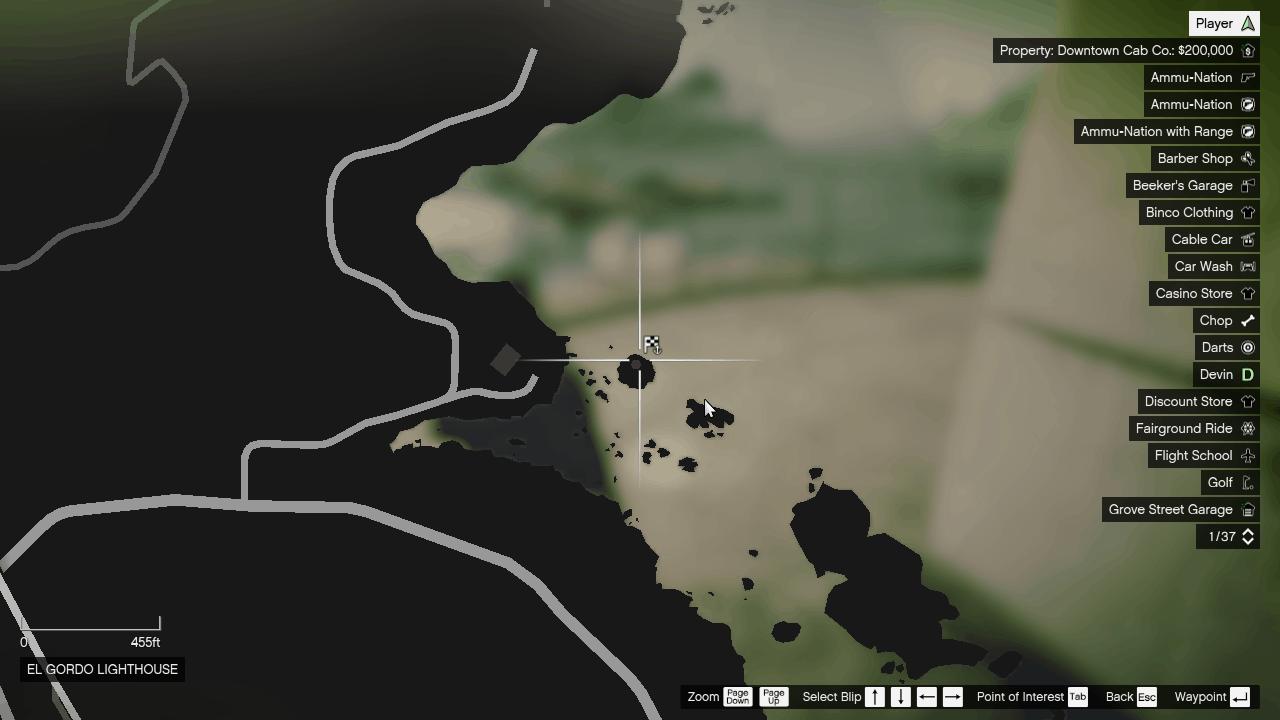The height and width of the screenshot is (720, 1280).
Task: Click the Darts target icon
Action: [x=1247, y=347]
